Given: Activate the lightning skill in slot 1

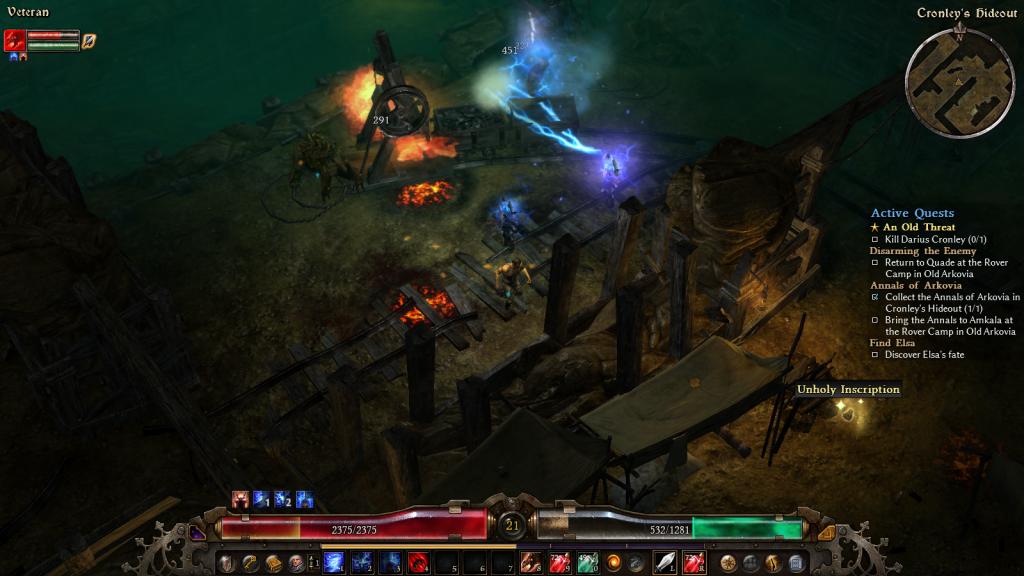Looking at the screenshot, I should coord(334,562).
